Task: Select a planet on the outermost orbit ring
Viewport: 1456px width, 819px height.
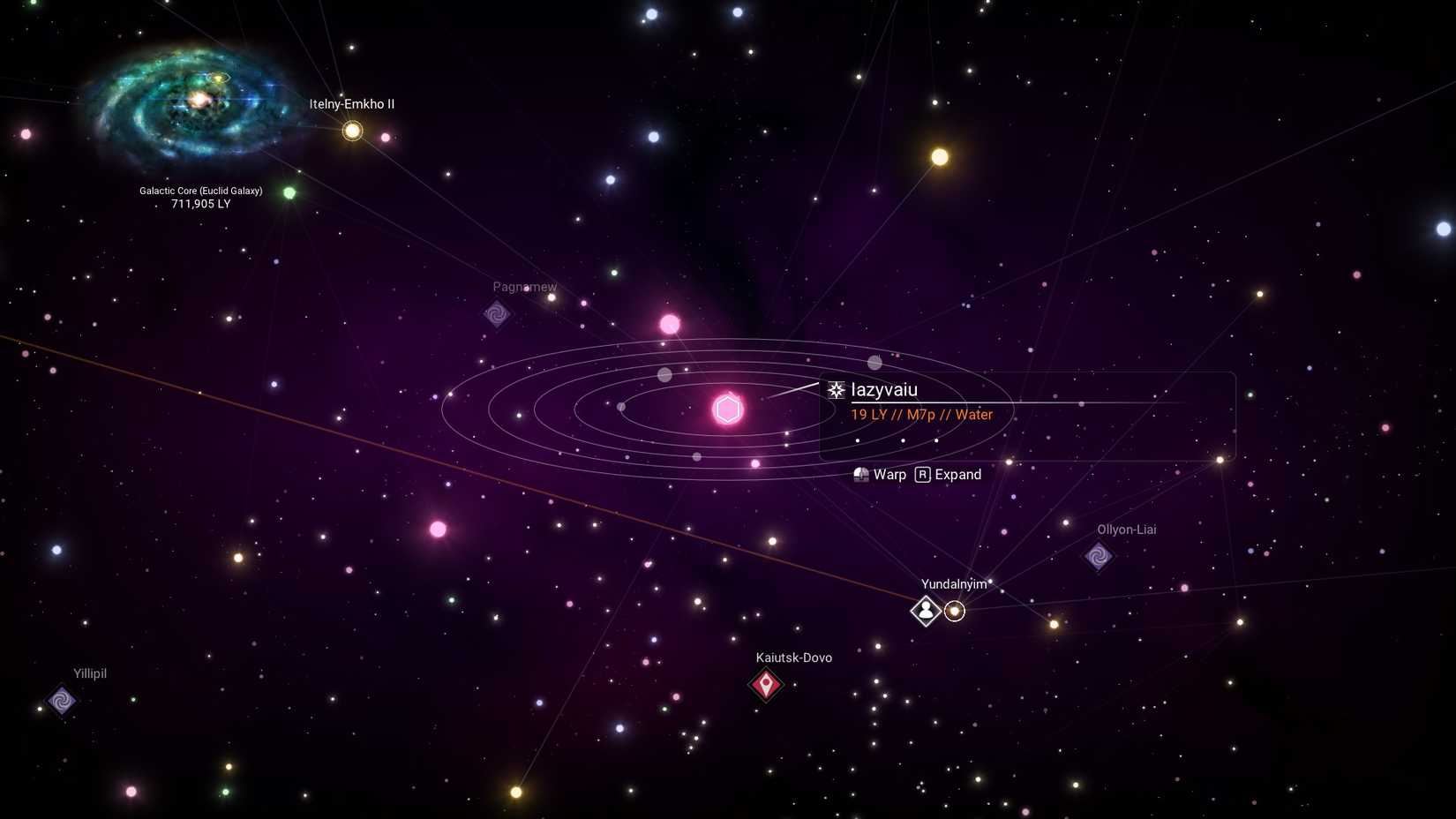Action: (x=874, y=361)
